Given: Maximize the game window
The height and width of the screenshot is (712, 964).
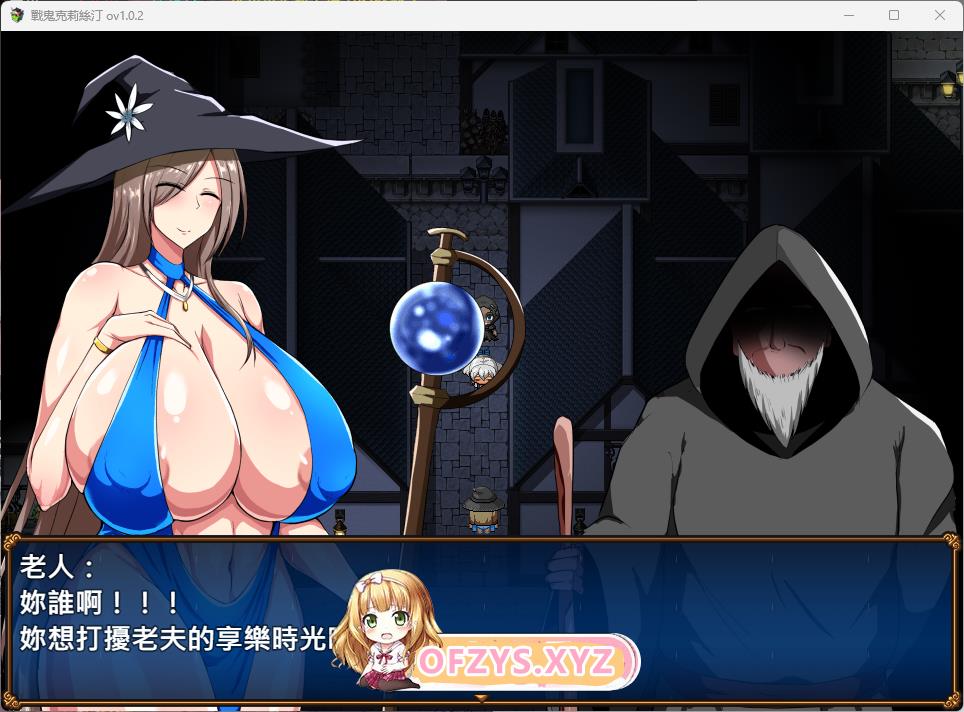Looking at the screenshot, I should click(x=894, y=15).
